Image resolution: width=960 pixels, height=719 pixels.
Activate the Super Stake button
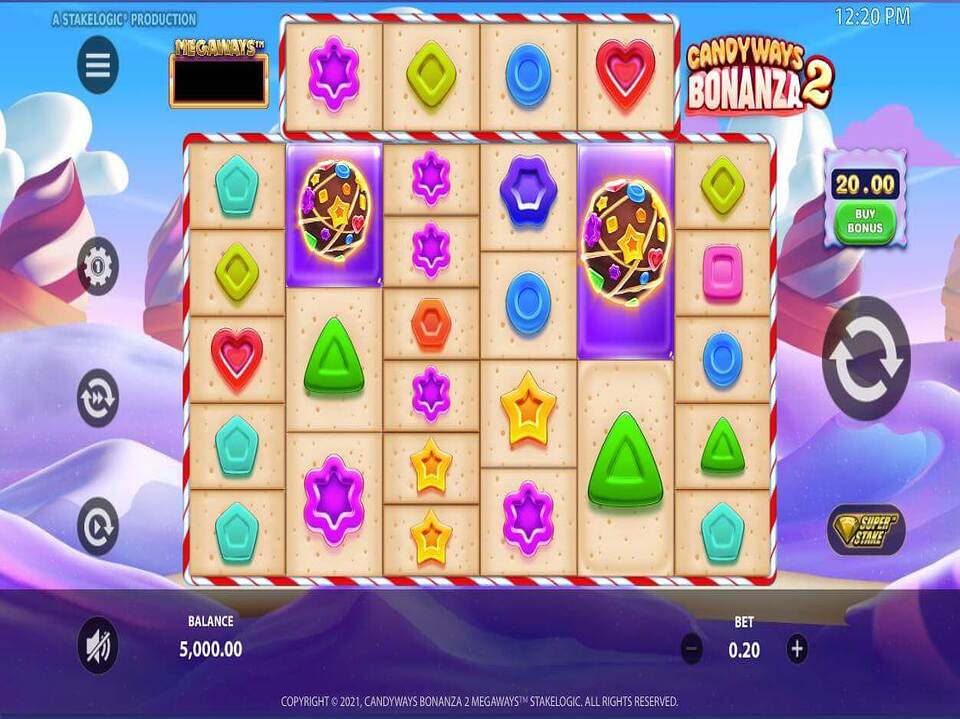(x=865, y=529)
